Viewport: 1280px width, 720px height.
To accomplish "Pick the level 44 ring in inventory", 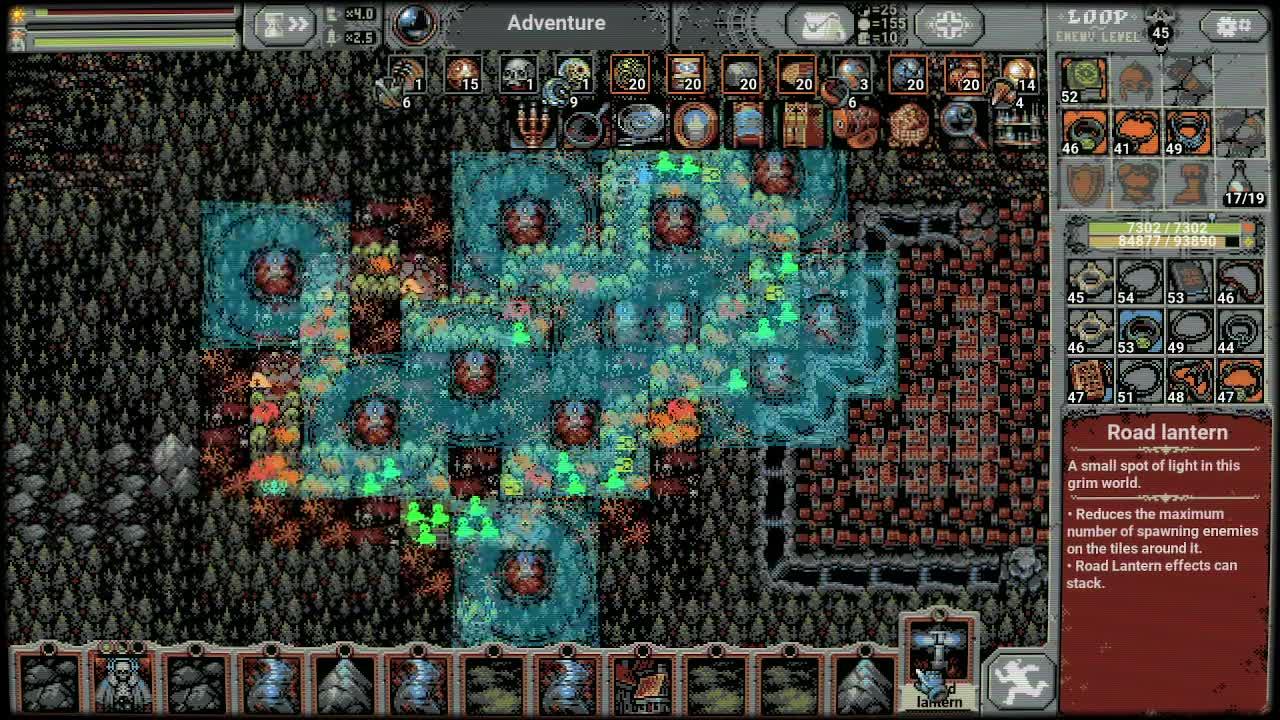I will coord(1240,331).
